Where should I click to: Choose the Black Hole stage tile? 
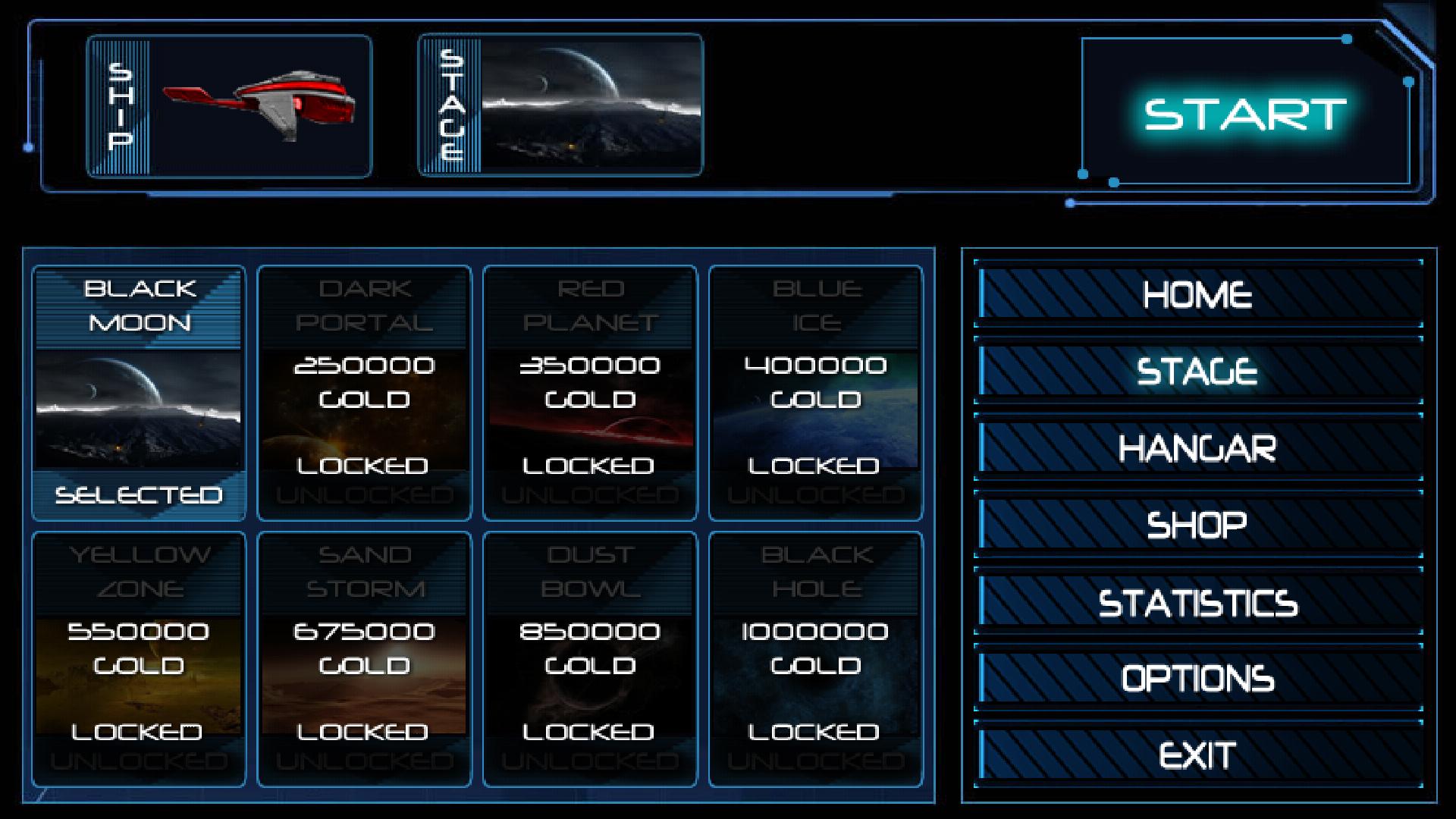point(815,659)
